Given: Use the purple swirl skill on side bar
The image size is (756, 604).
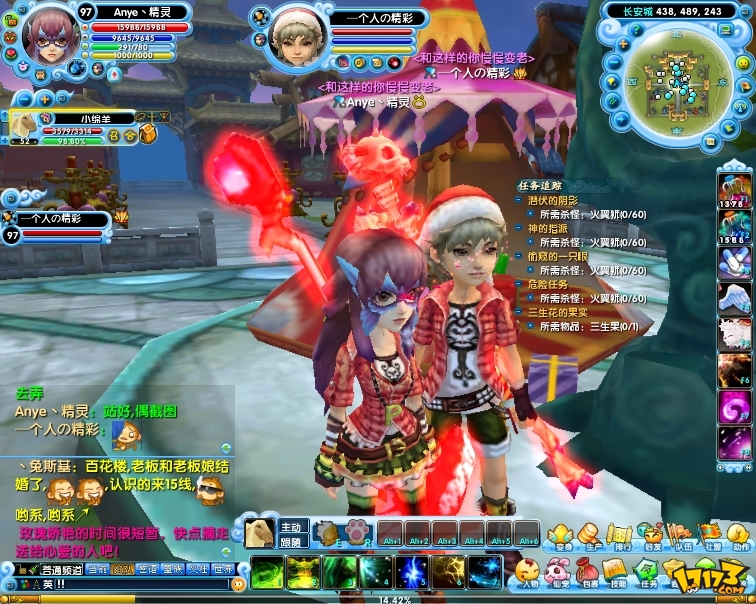Looking at the screenshot, I should (734, 409).
